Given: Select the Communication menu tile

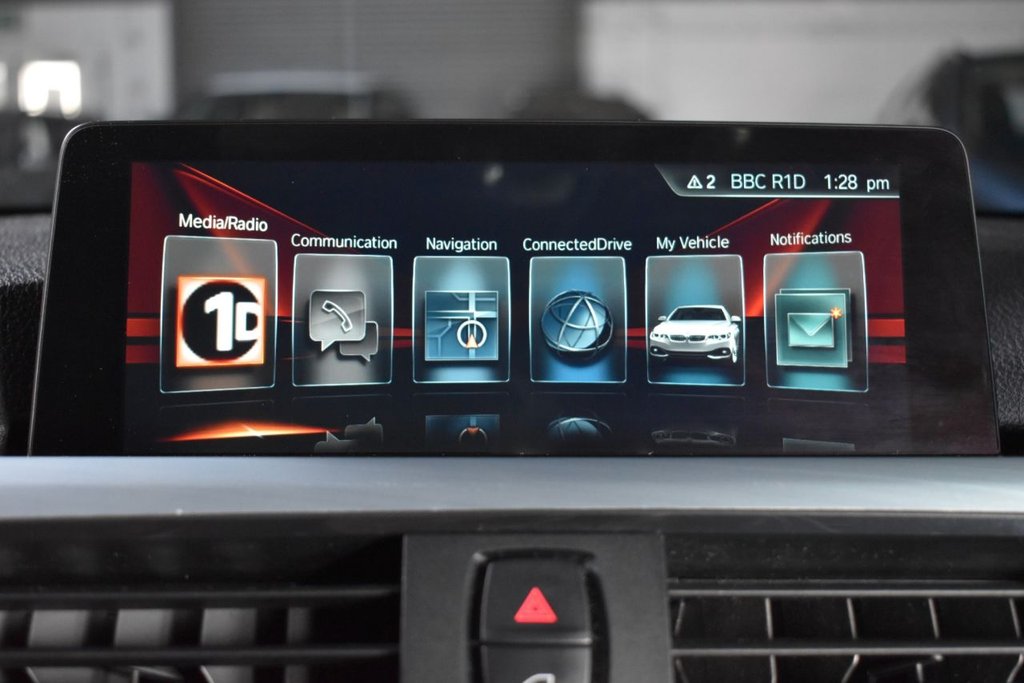Looking at the screenshot, I should [x=342, y=320].
